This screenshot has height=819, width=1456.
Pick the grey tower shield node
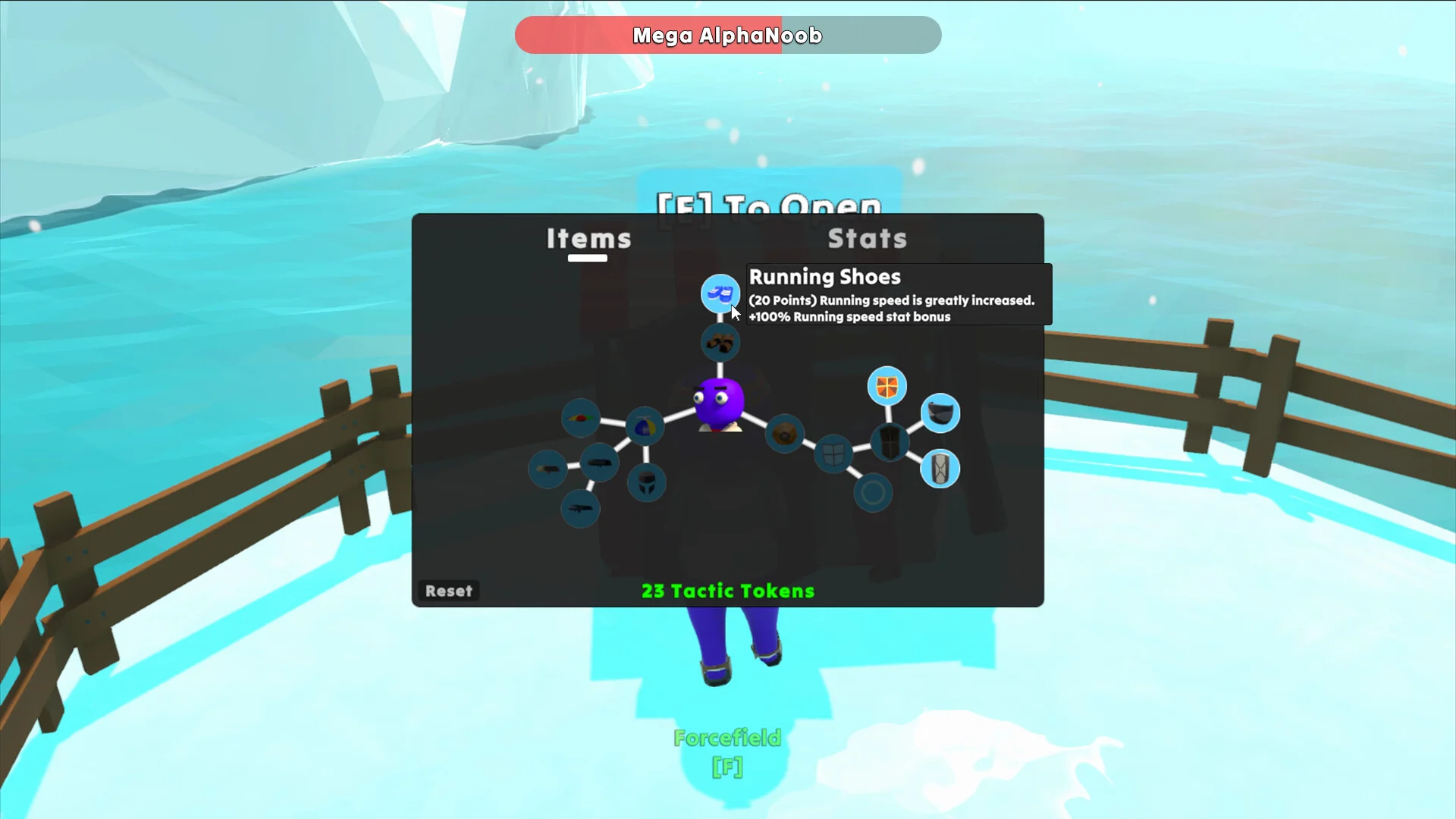point(940,469)
